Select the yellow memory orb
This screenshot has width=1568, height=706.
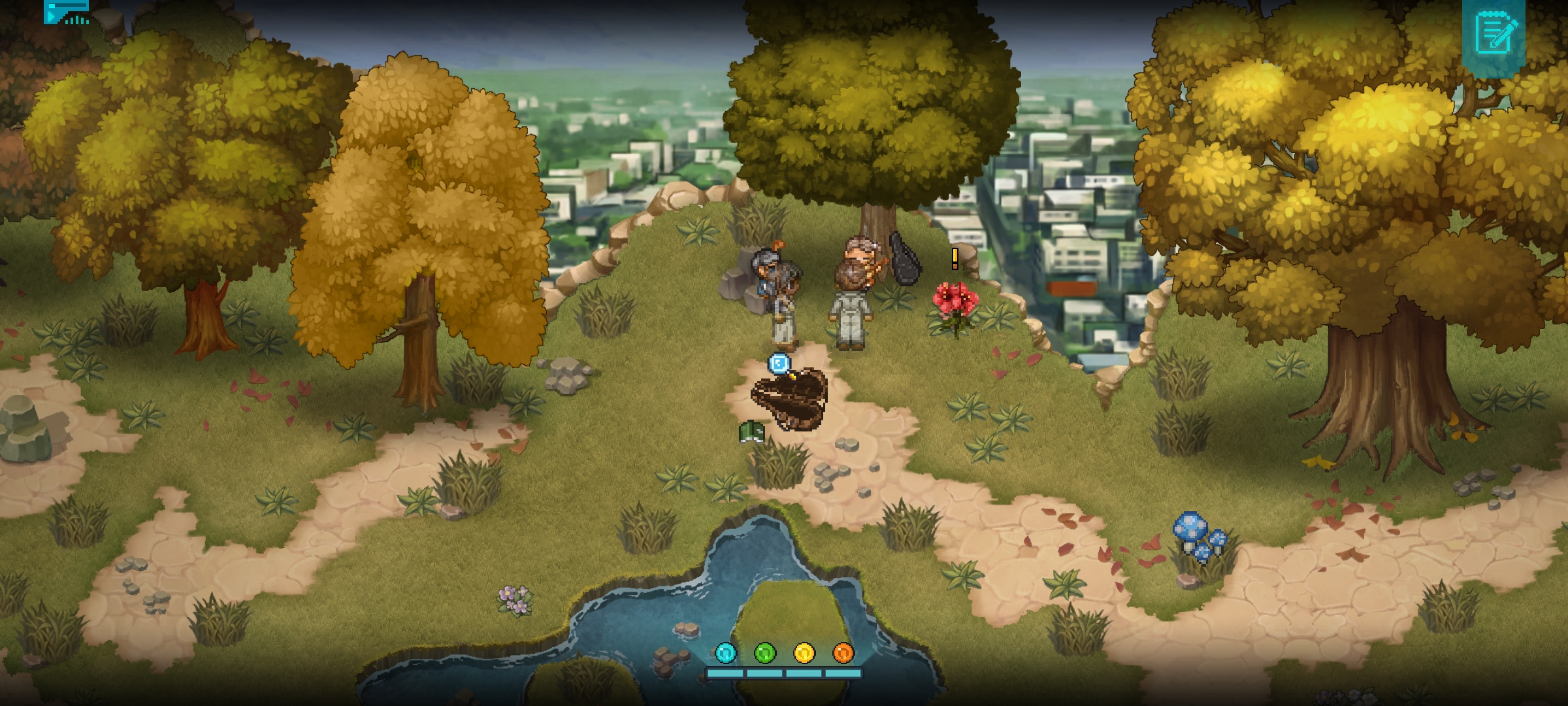pyautogui.click(x=804, y=652)
